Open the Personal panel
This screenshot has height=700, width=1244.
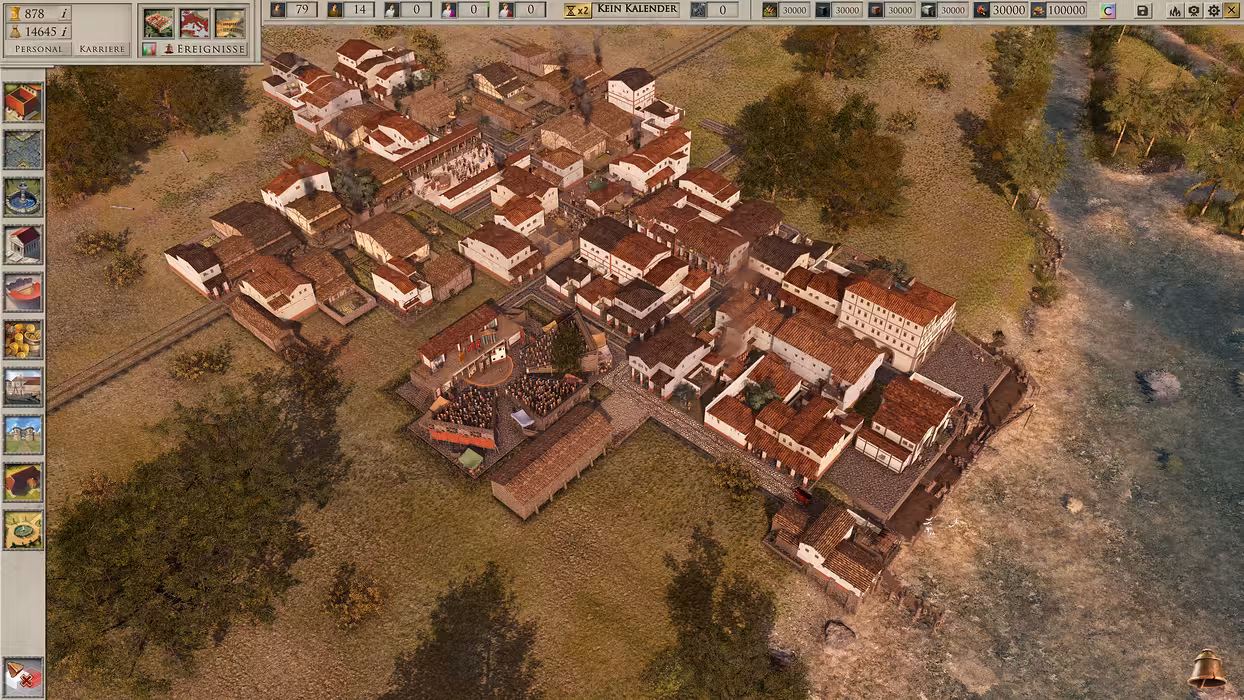coord(37,49)
